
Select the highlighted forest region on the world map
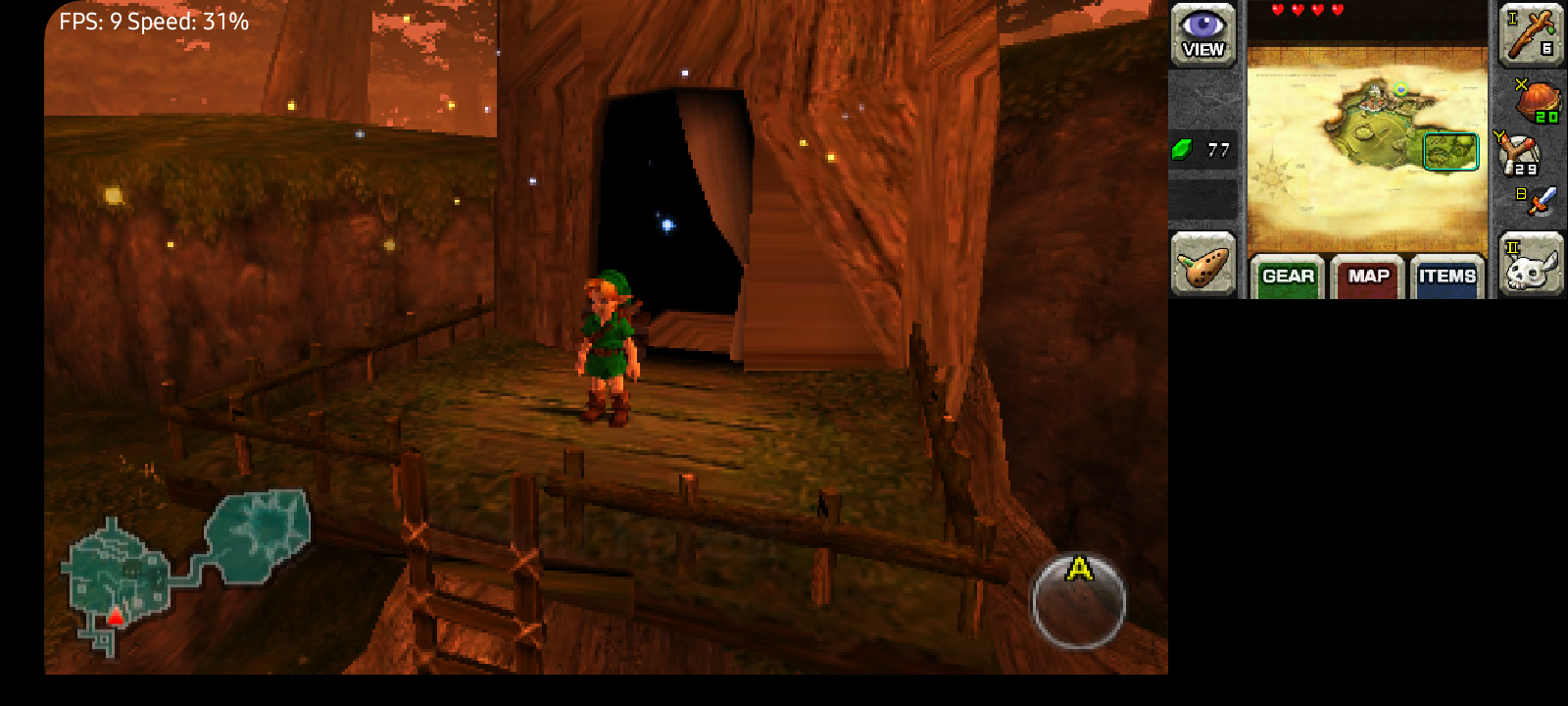click(x=1450, y=152)
